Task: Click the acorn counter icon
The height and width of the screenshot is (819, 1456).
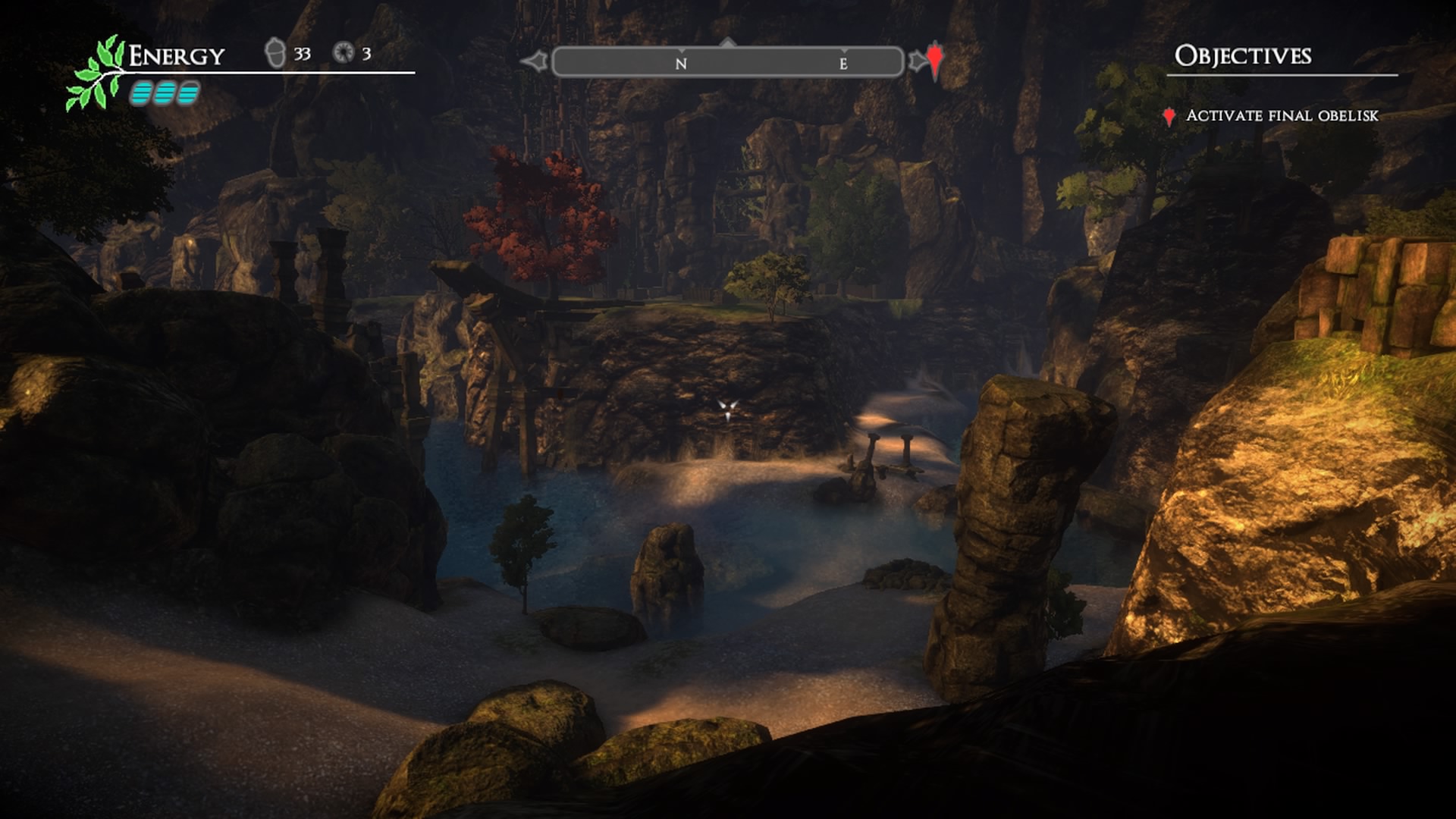Action: click(275, 53)
